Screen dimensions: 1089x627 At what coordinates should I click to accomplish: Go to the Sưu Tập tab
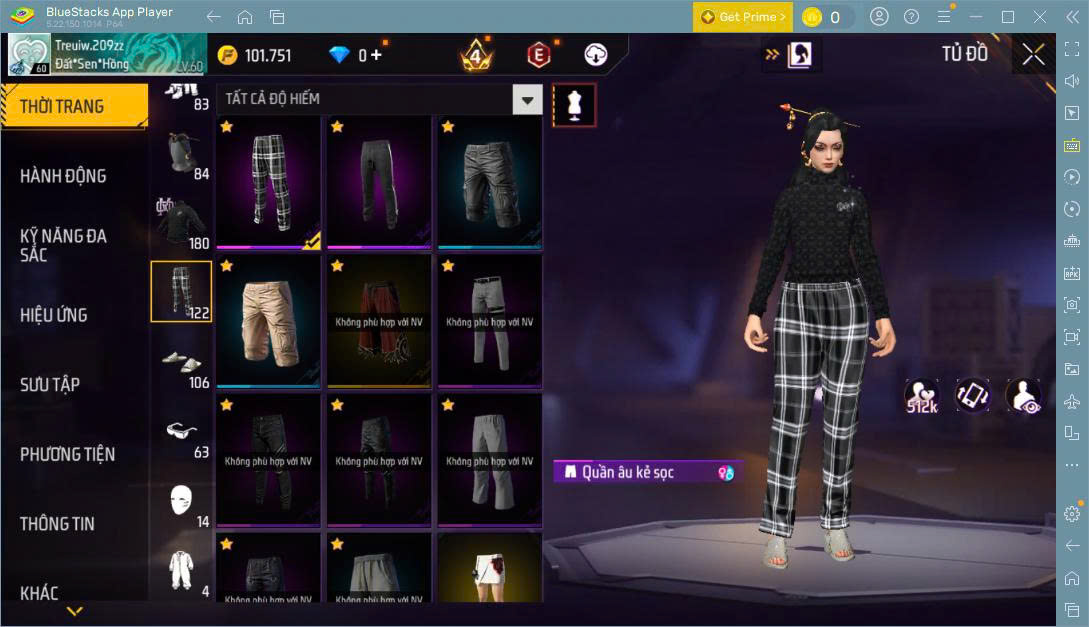point(50,385)
